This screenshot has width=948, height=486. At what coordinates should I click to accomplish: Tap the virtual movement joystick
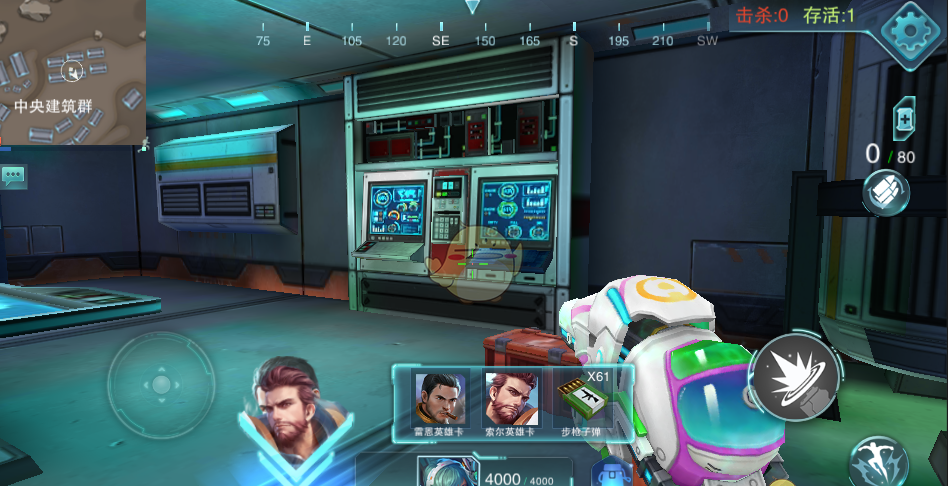160,384
